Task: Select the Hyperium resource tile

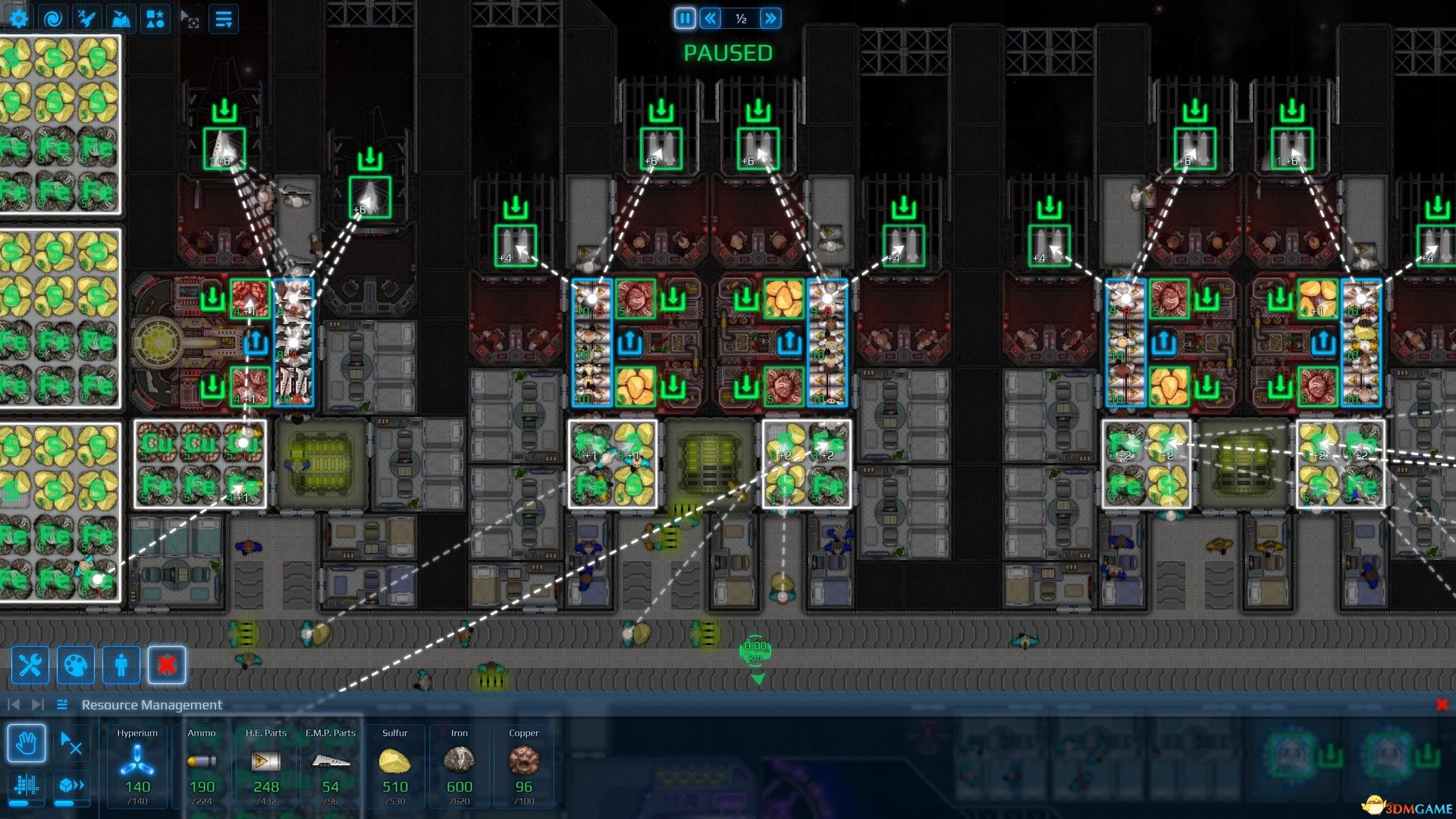Action: point(137,766)
